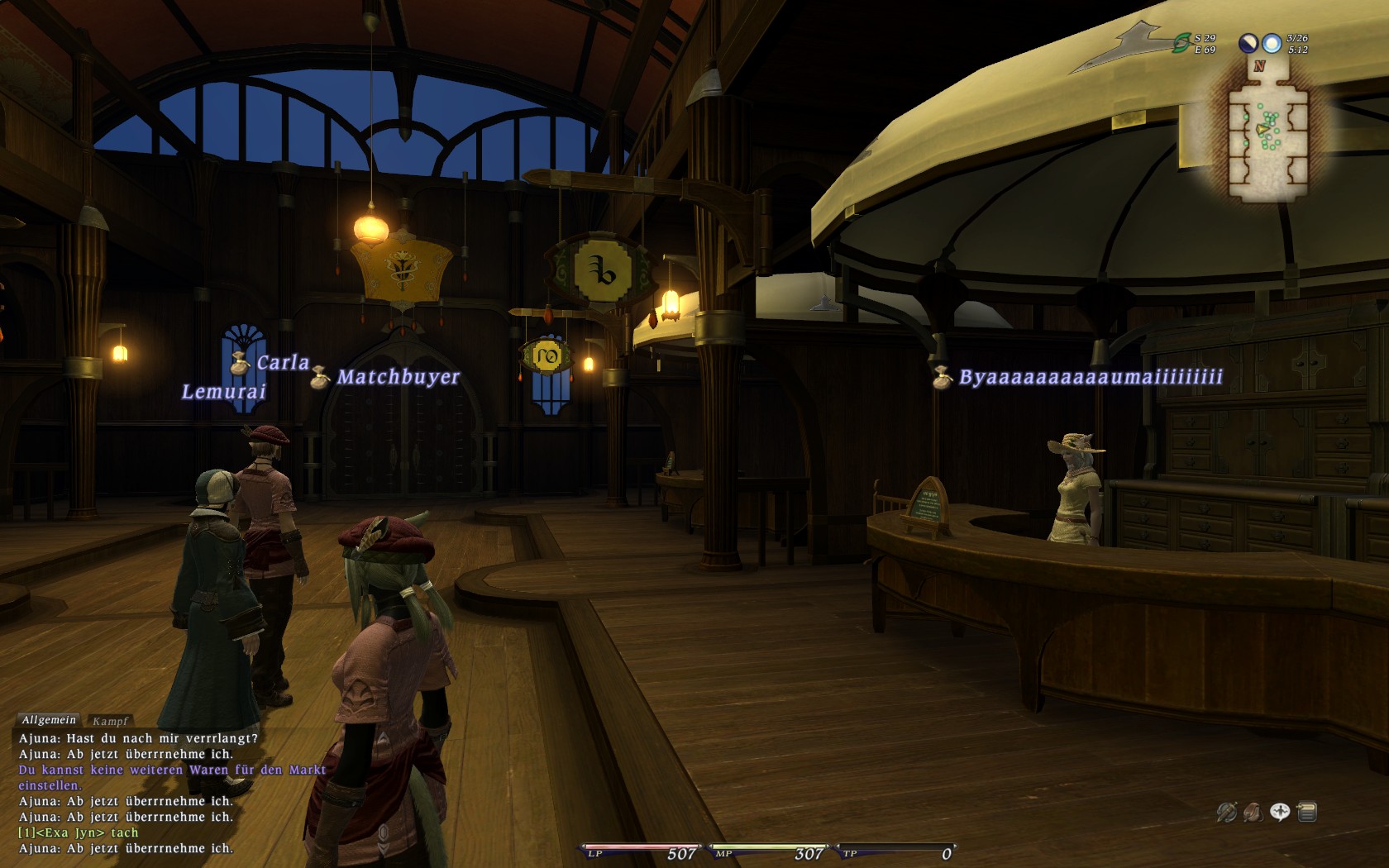This screenshot has width=1389, height=868.
Task: Select the Matchbuyer name plate
Action: click(398, 377)
